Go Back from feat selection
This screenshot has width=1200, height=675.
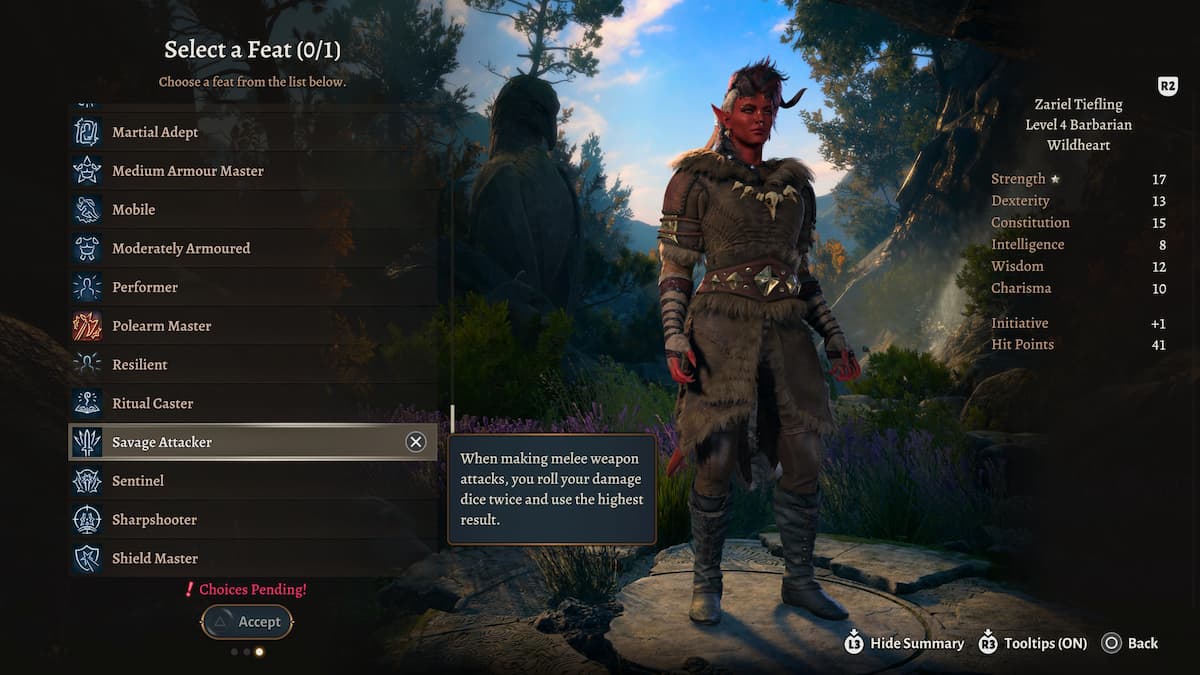pyautogui.click(x=1130, y=643)
